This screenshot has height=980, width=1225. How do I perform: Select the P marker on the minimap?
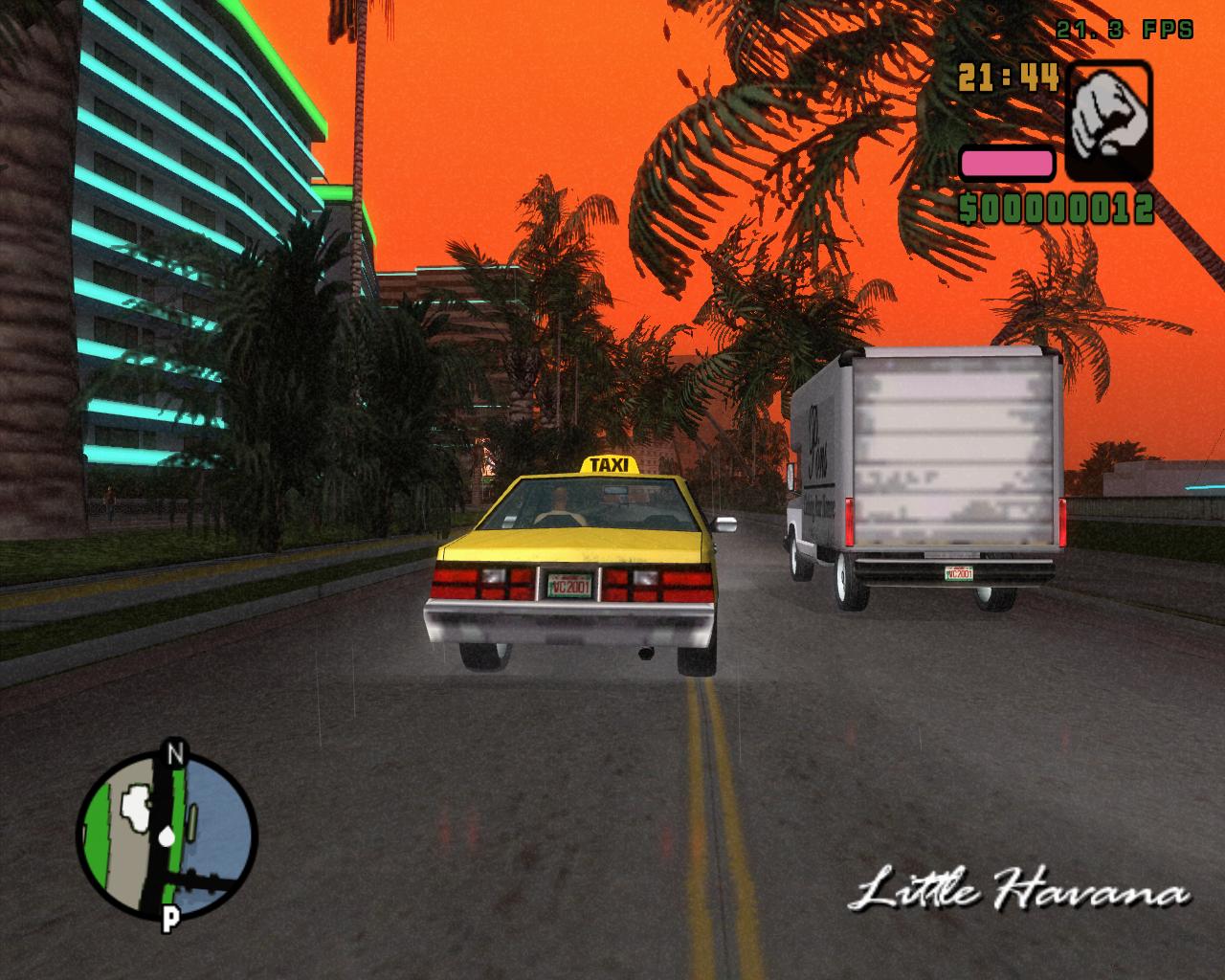[x=170, y=920]
